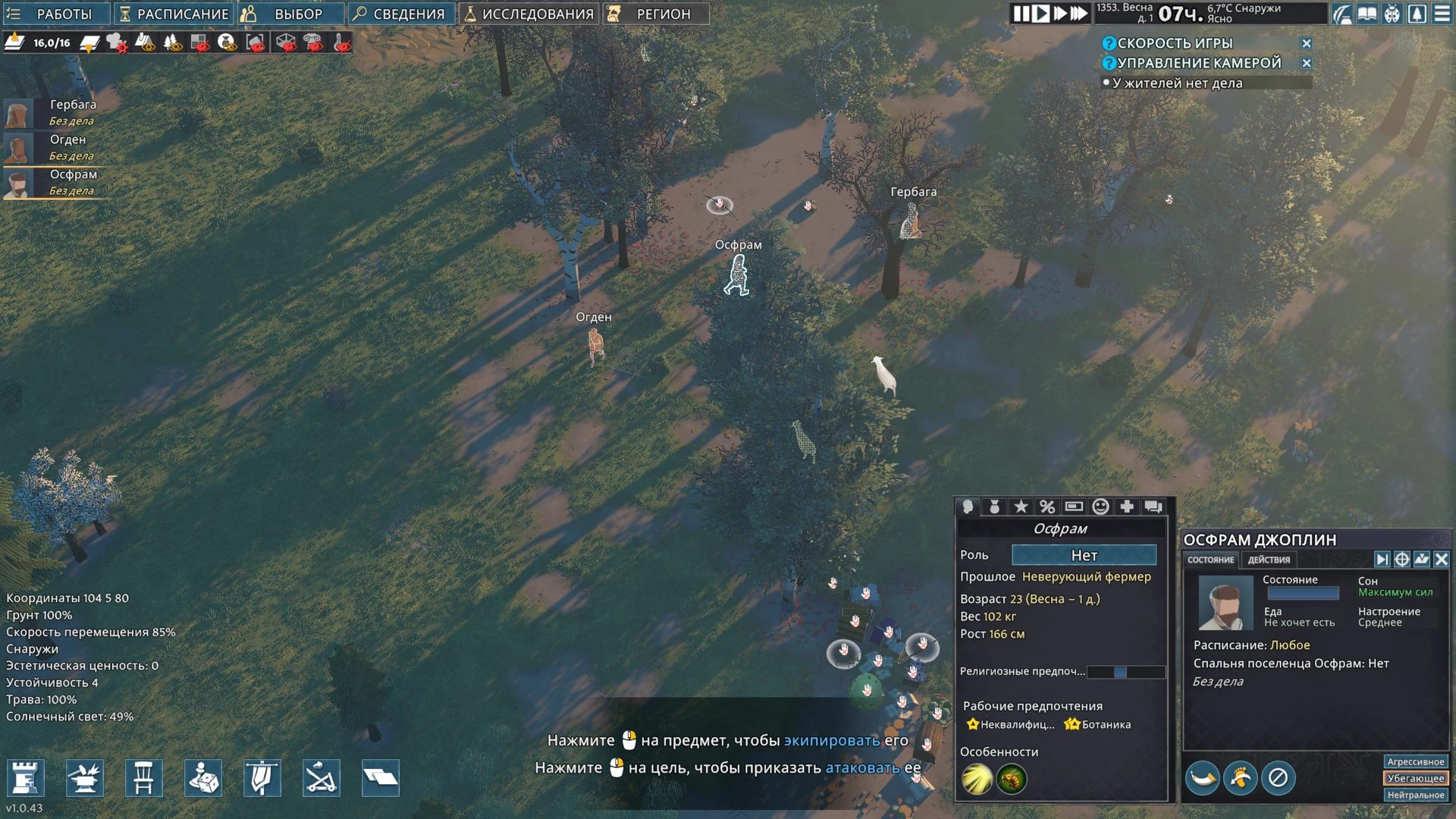Image resolution: width=1456 pixels, height=819 pixels.
Task: Open the chair furniture build category
Action: click(143, 777)
